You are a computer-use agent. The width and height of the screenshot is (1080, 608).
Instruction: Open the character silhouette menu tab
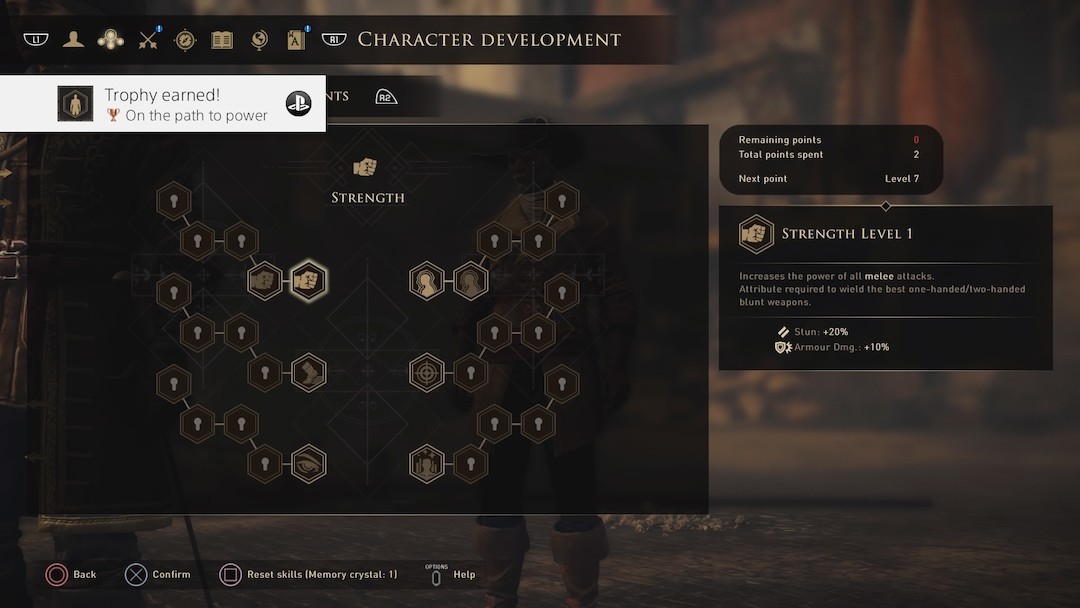point(73,40)
